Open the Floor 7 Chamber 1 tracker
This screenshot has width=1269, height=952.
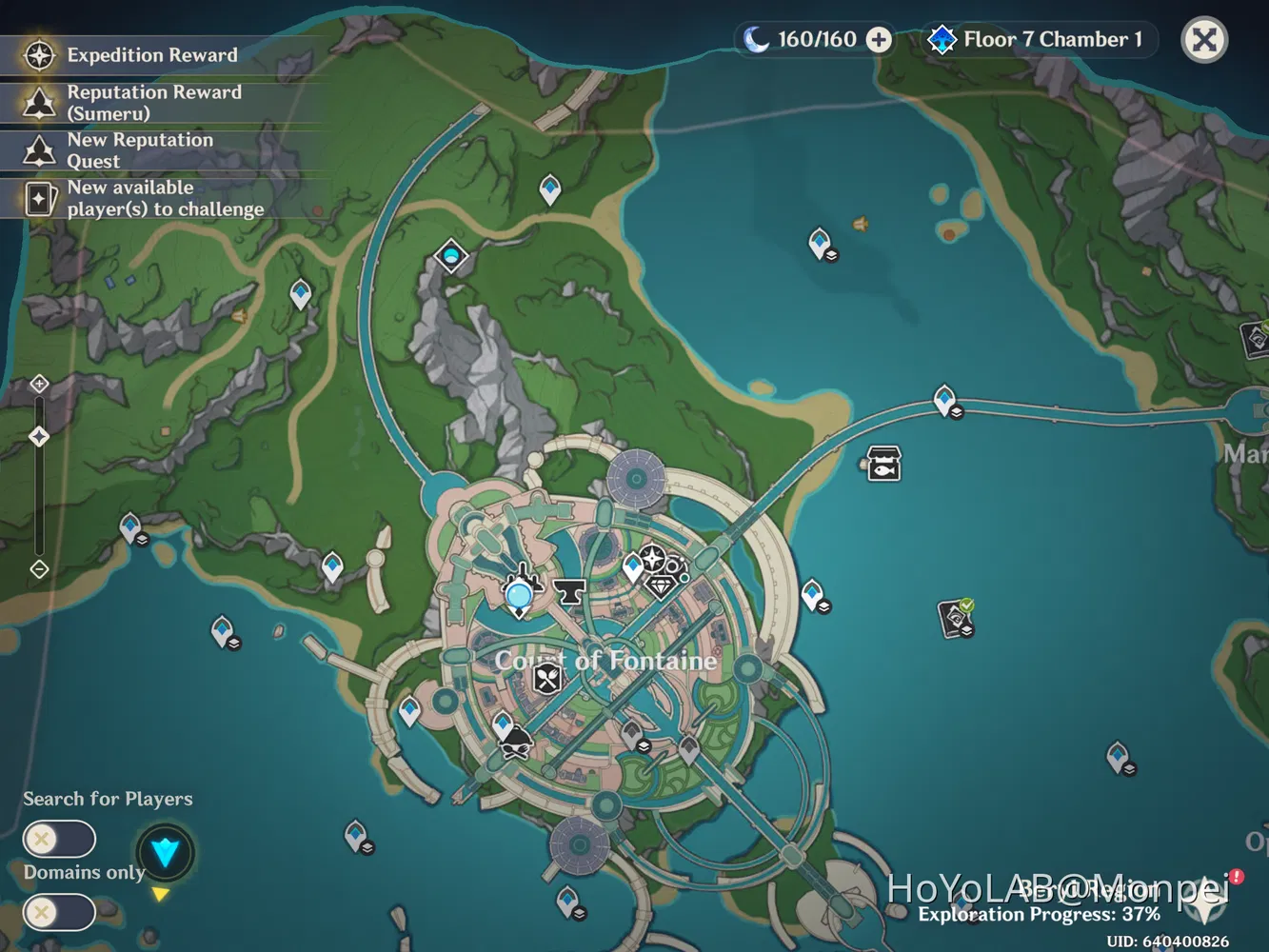(x=1038, y=40)
